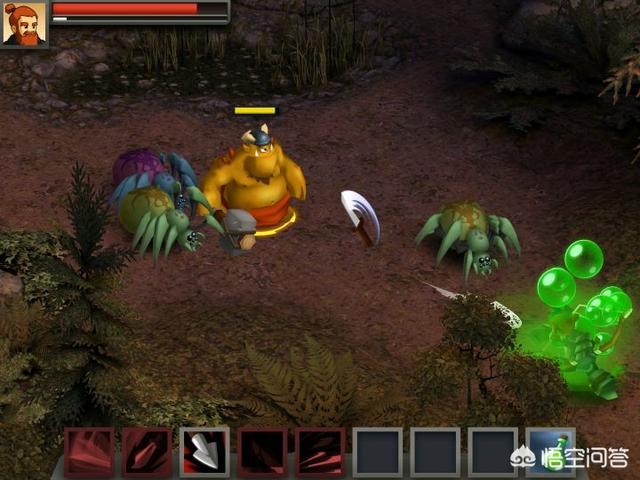
Task: Activate the white arrowhead skill
Action: tap(205, 451)
